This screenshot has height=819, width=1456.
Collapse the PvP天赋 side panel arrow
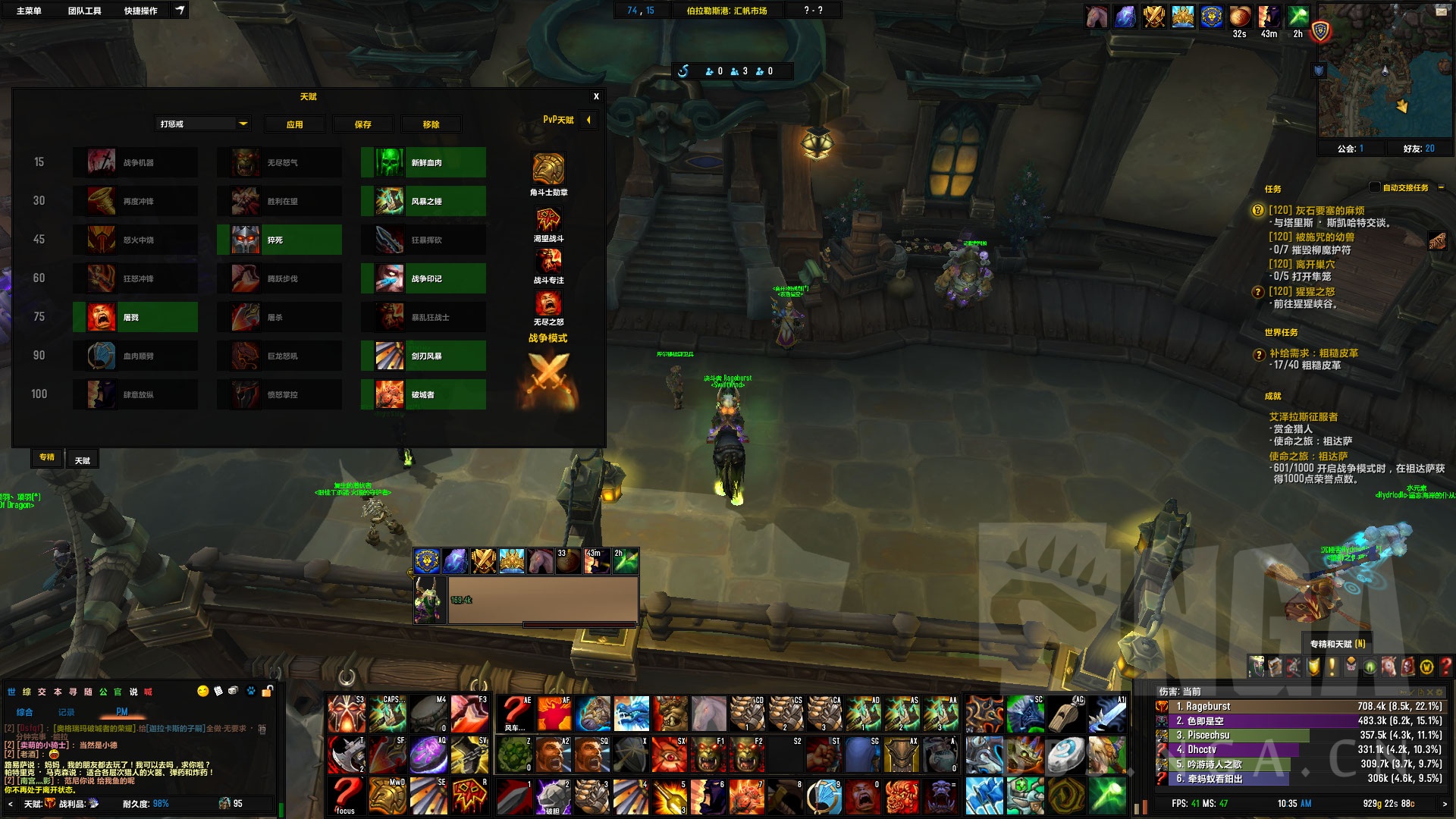(588, 120)
